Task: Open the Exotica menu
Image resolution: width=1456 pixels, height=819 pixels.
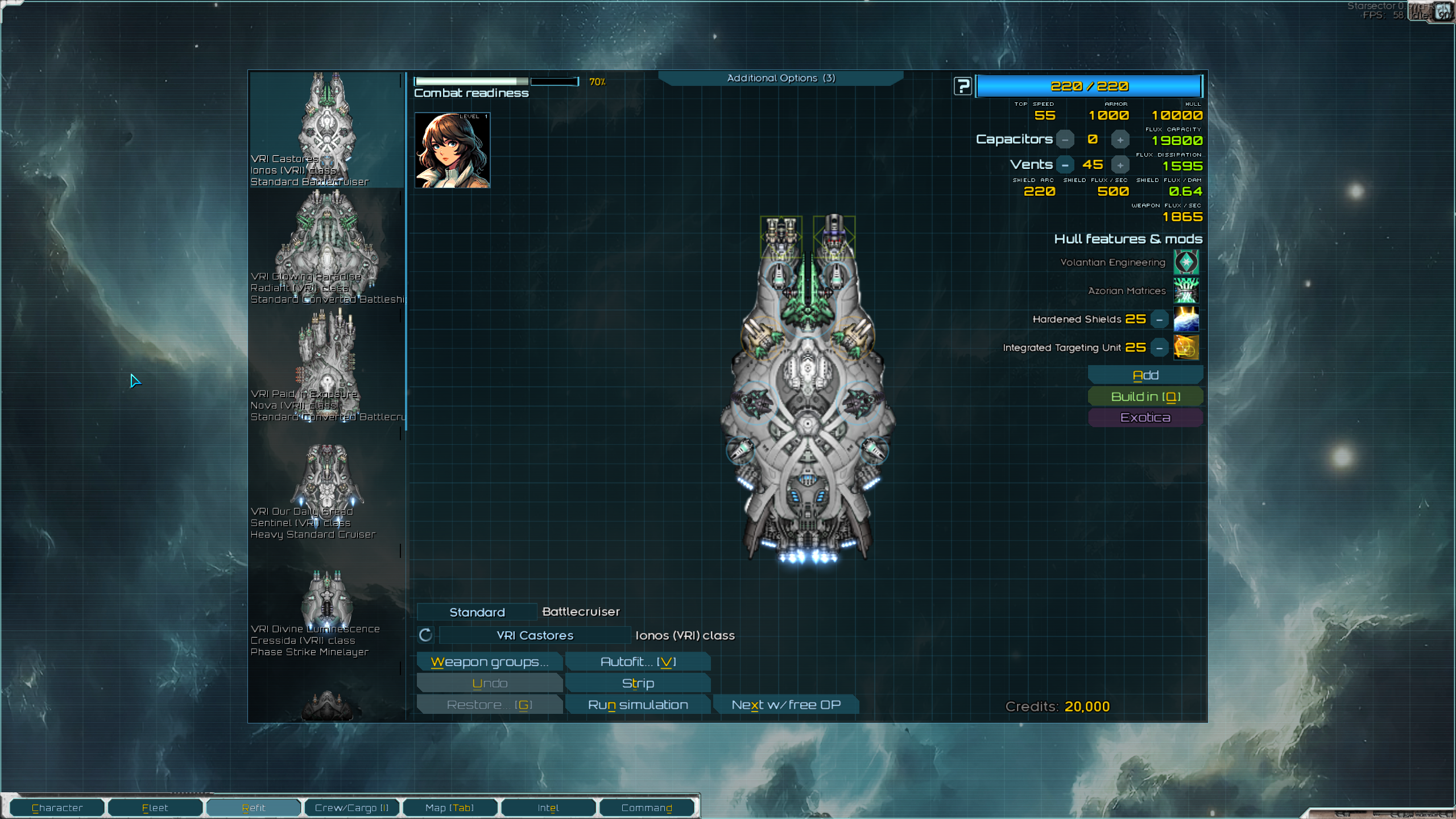Action: 1145,417
